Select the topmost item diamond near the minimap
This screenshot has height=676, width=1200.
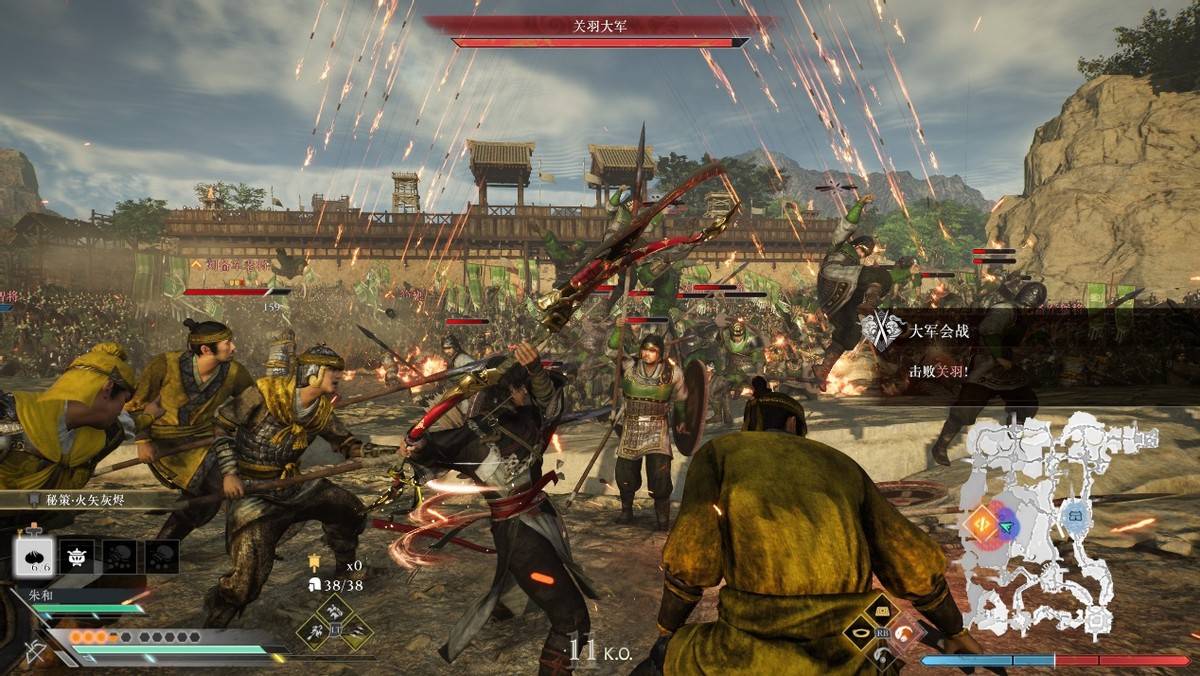[x=882, y=608]
